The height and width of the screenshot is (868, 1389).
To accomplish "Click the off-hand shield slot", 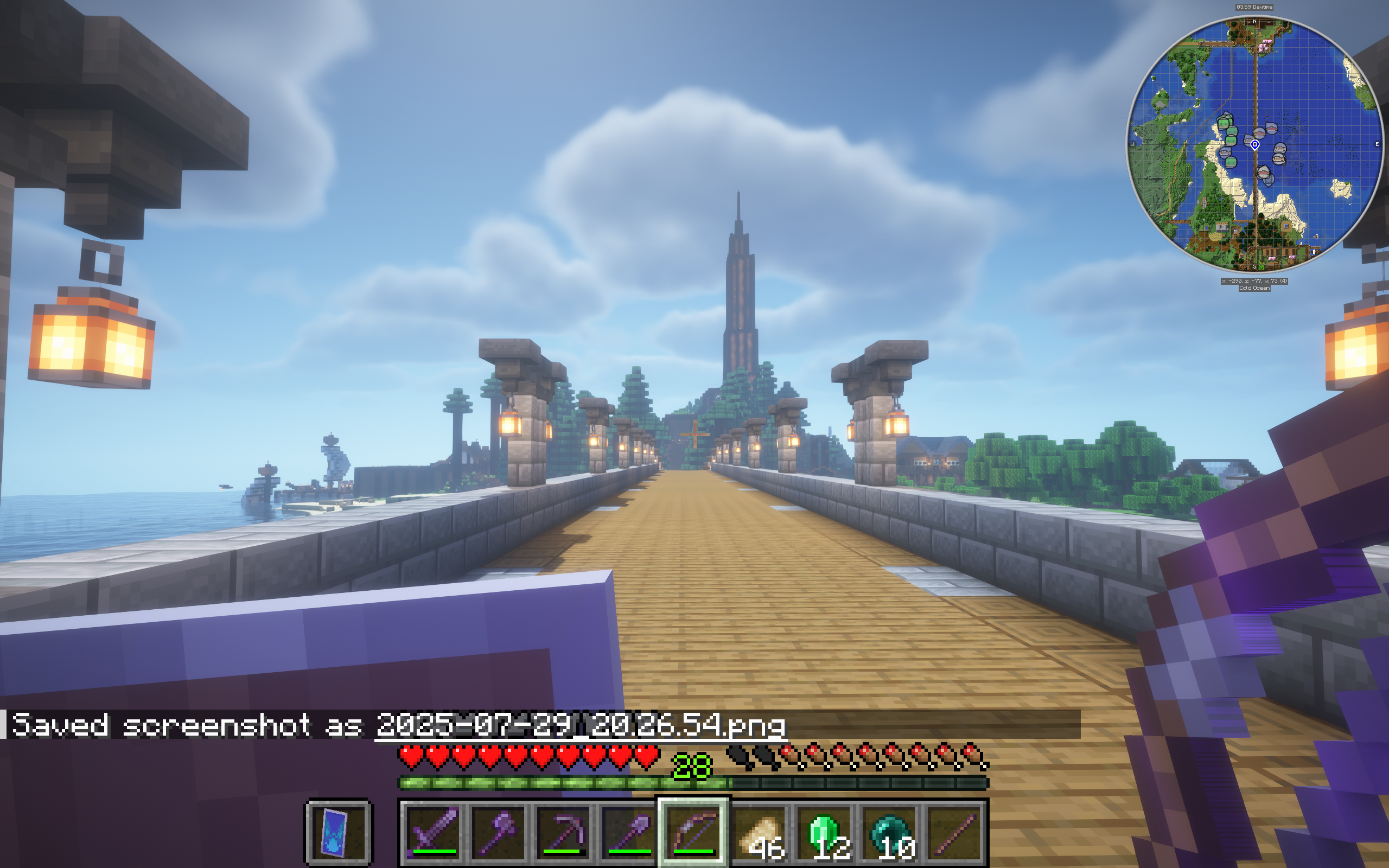I will [339, 832].
